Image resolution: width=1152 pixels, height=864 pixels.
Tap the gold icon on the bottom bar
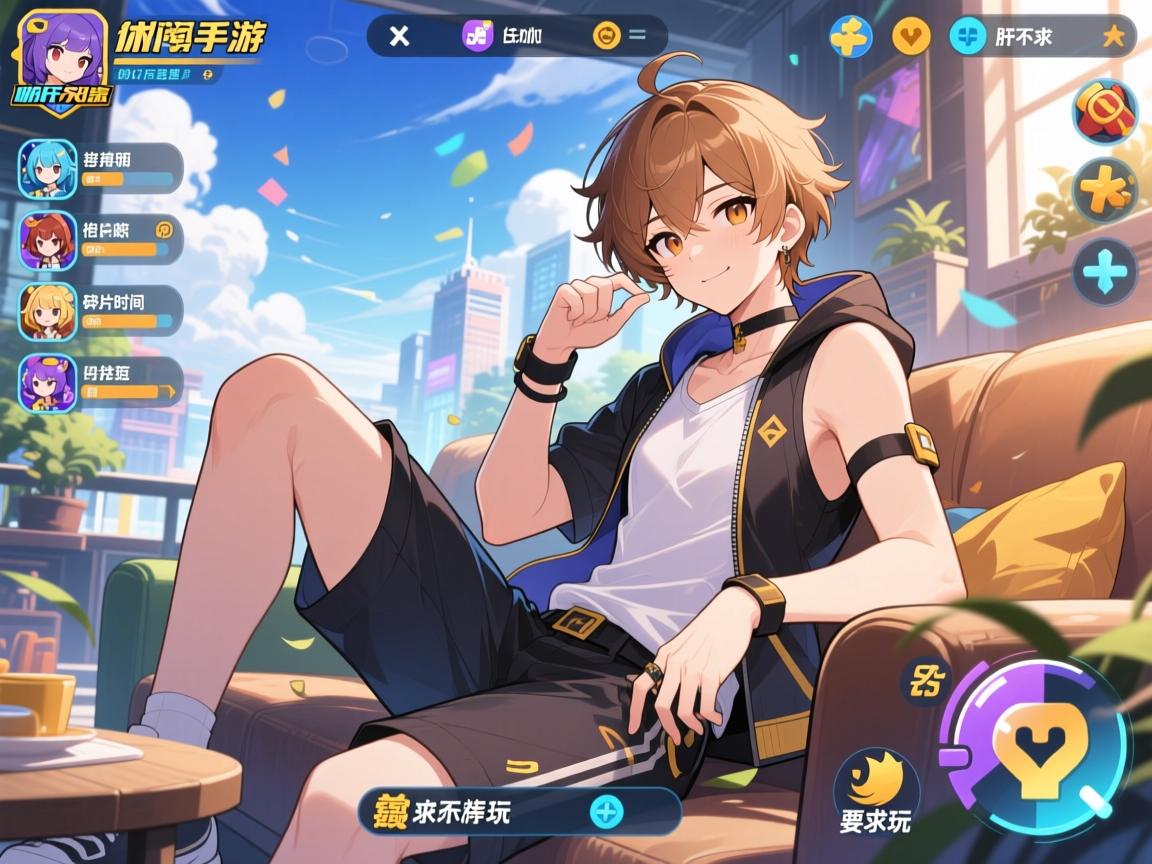(x=390, y=811)
